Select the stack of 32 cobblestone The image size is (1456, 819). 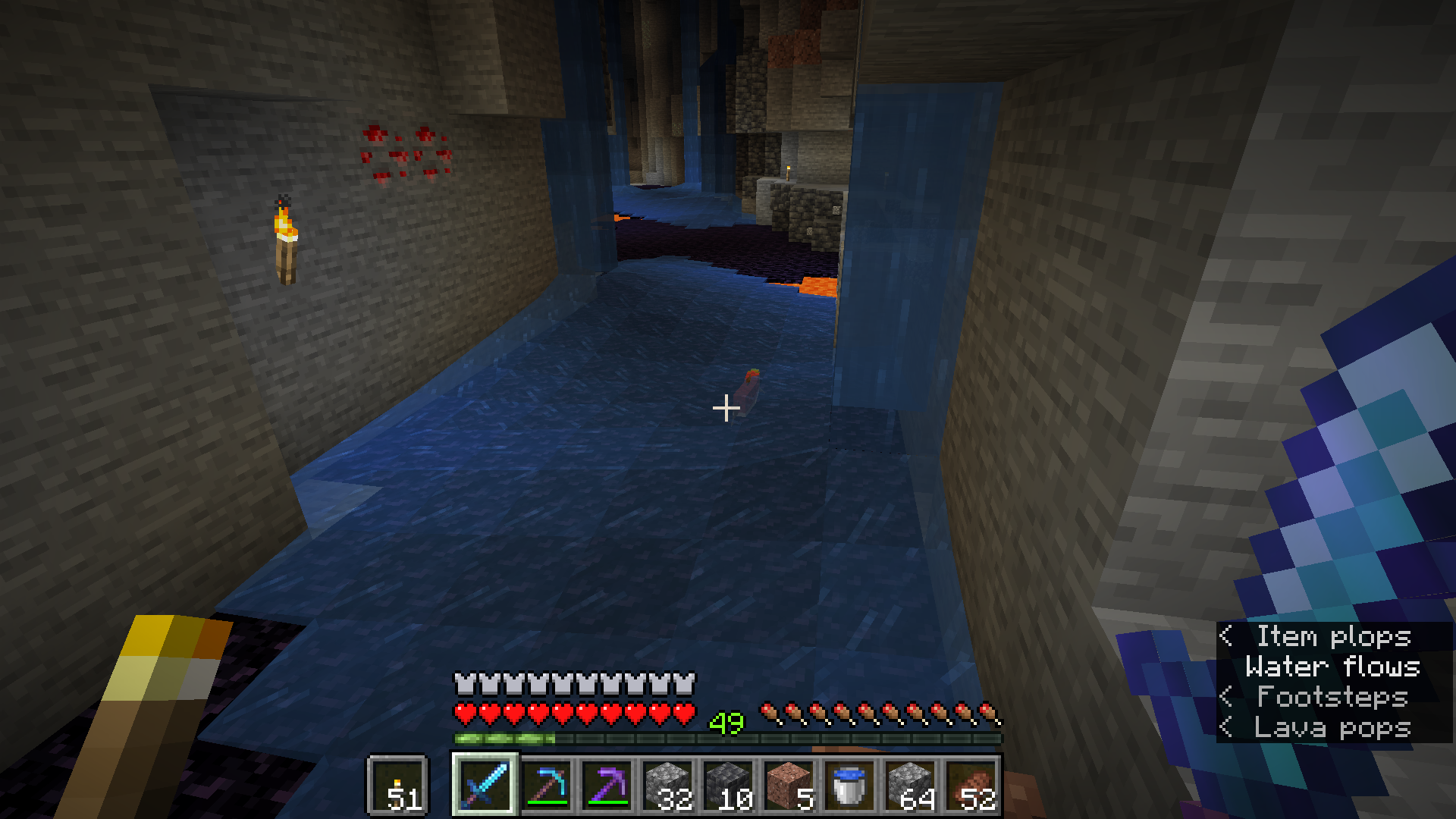pyautogui.click(x=667, y=785)
